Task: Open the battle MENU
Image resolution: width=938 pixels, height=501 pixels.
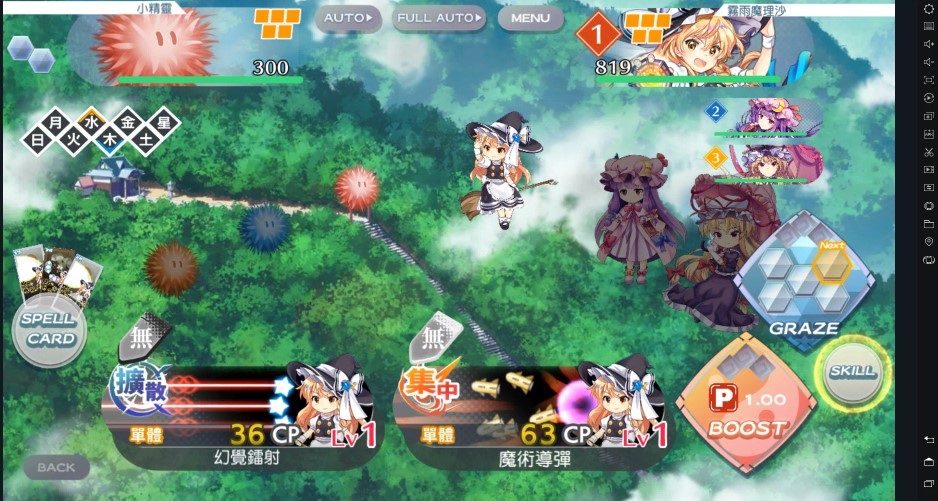Action: (530, 18)
